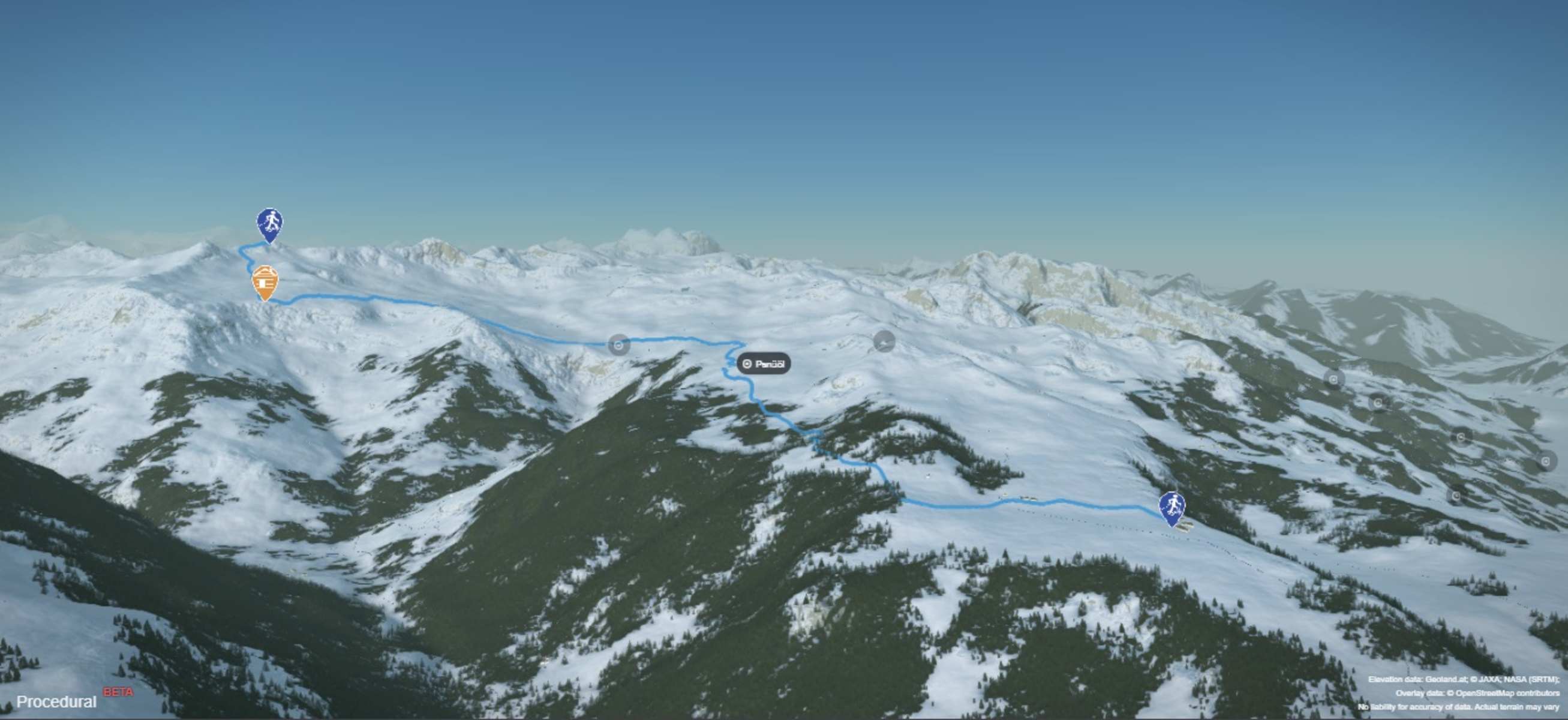The height and width of the screenshot is (720, 1568).
Task: Open the orange mountain hut marker
Action: tap(265, 282)
